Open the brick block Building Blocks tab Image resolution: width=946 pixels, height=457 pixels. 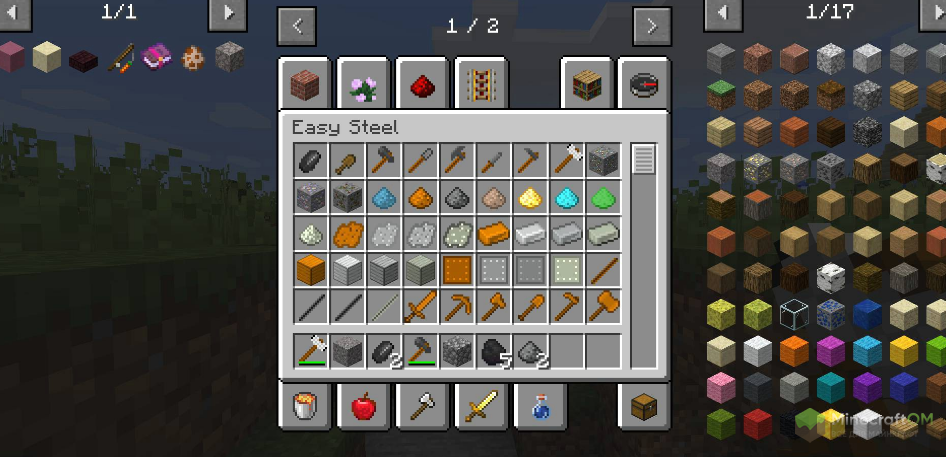[x=304, y=85]
